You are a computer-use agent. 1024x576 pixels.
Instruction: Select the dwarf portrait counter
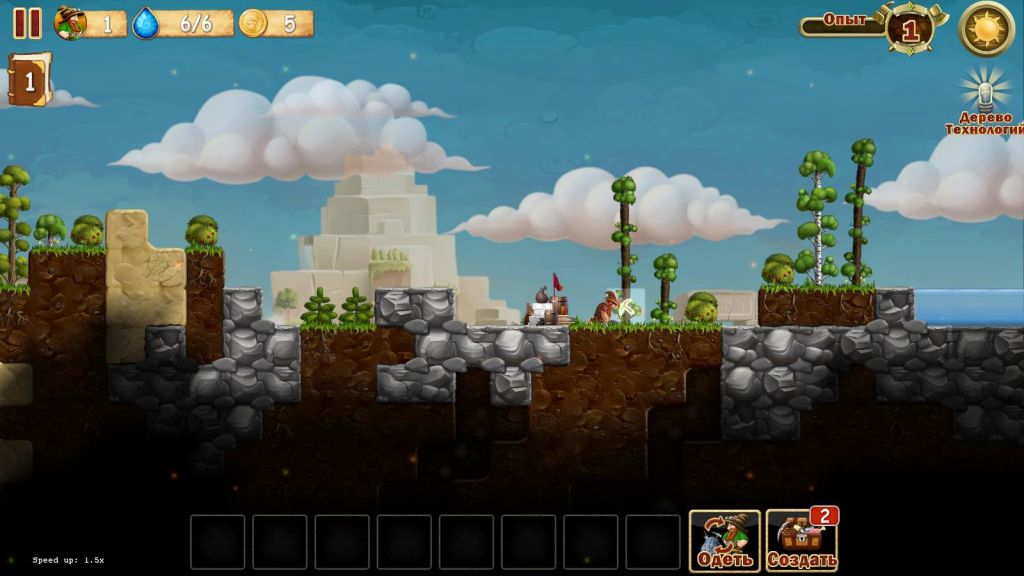[x=71, y=23]
